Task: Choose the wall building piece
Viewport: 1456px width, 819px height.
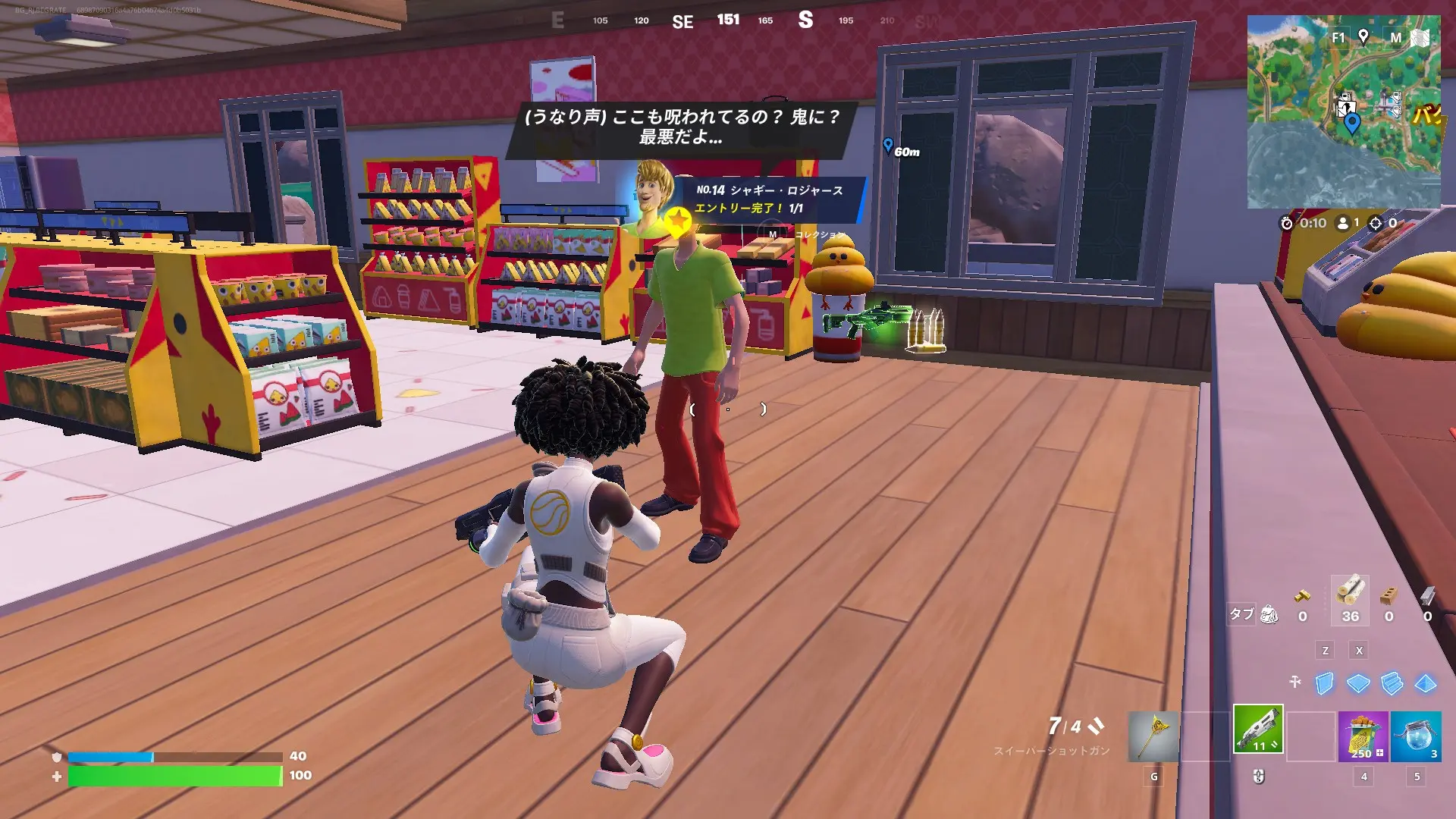Action: point(1324,683)
